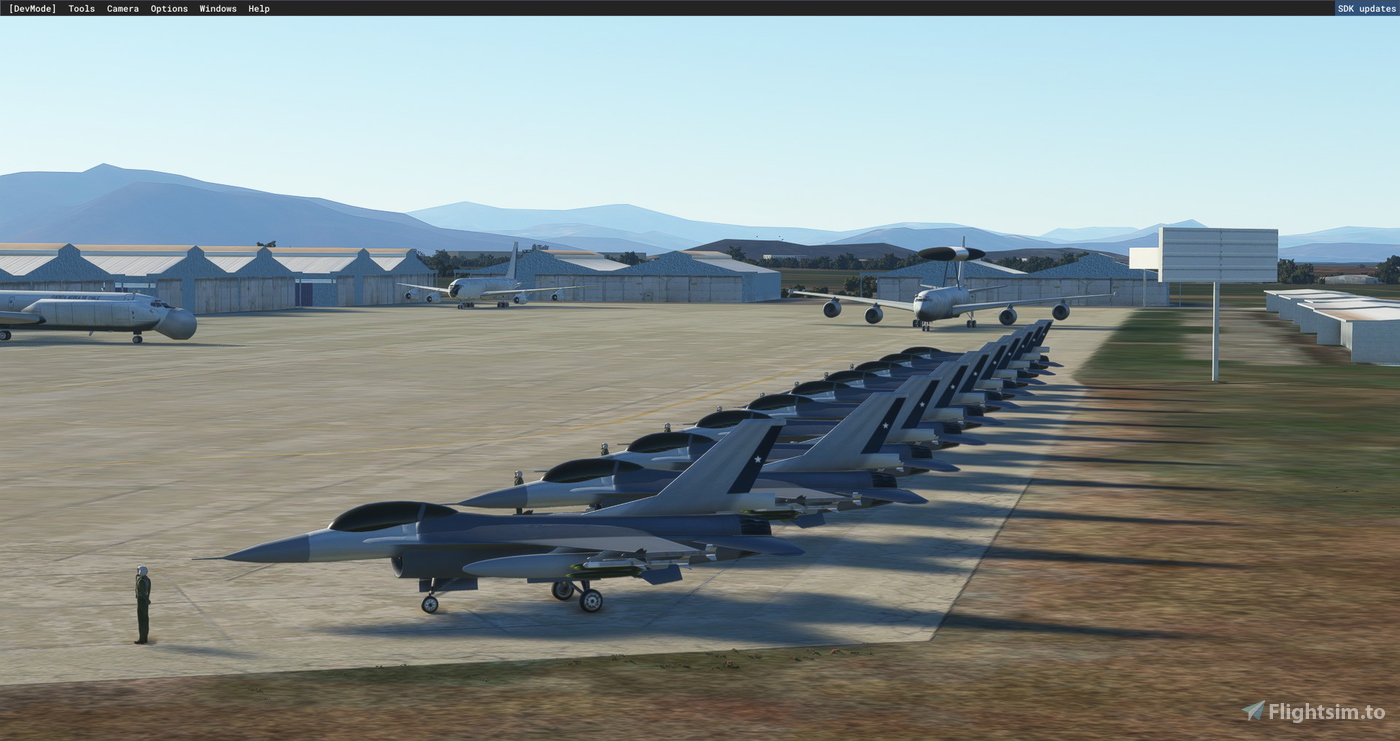Viewport: 1400px width, 741px height.
Task: Open the Help menu
Action: click(x=257, y=8)
